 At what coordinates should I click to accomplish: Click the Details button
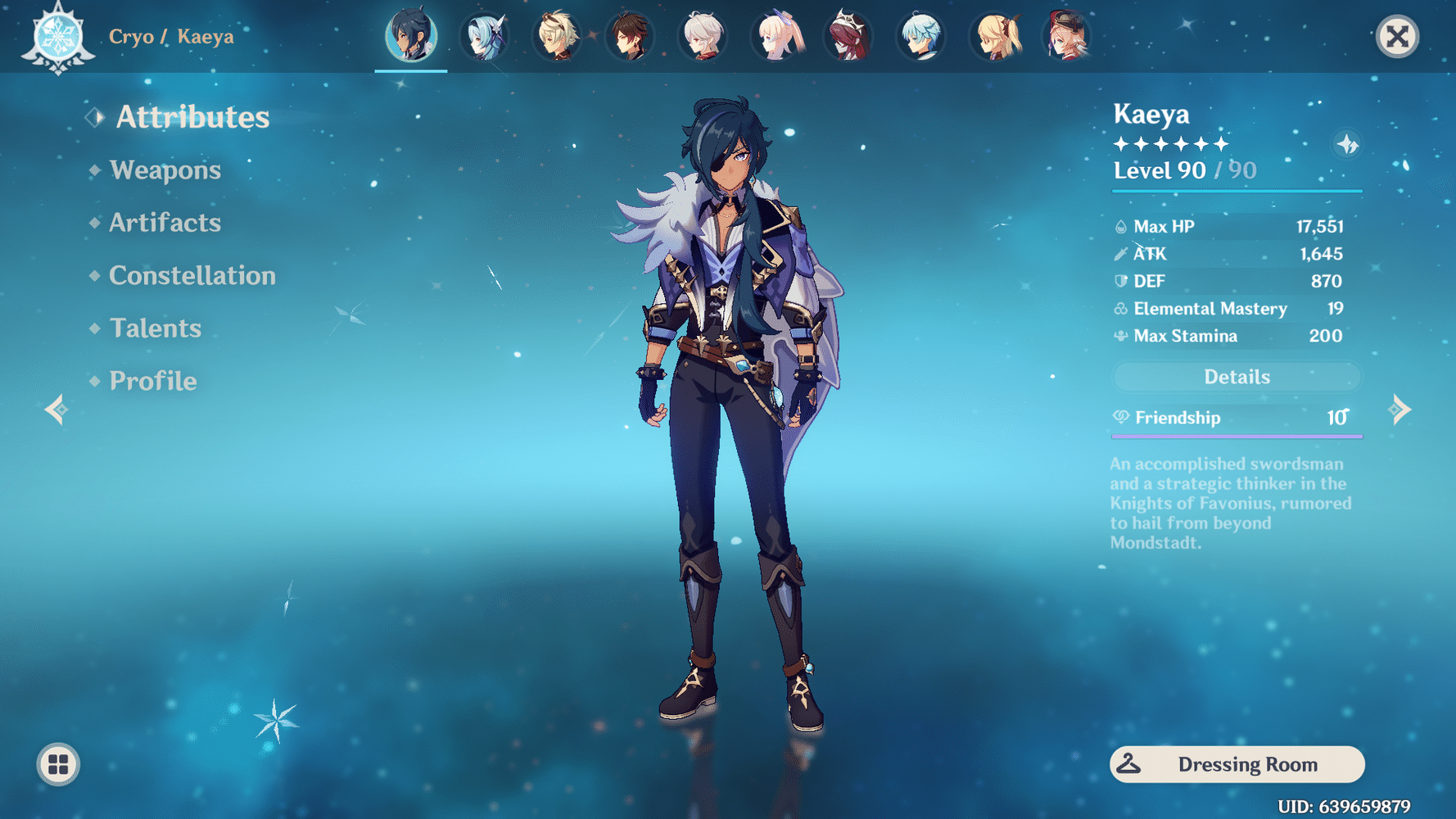(1236, 376)
